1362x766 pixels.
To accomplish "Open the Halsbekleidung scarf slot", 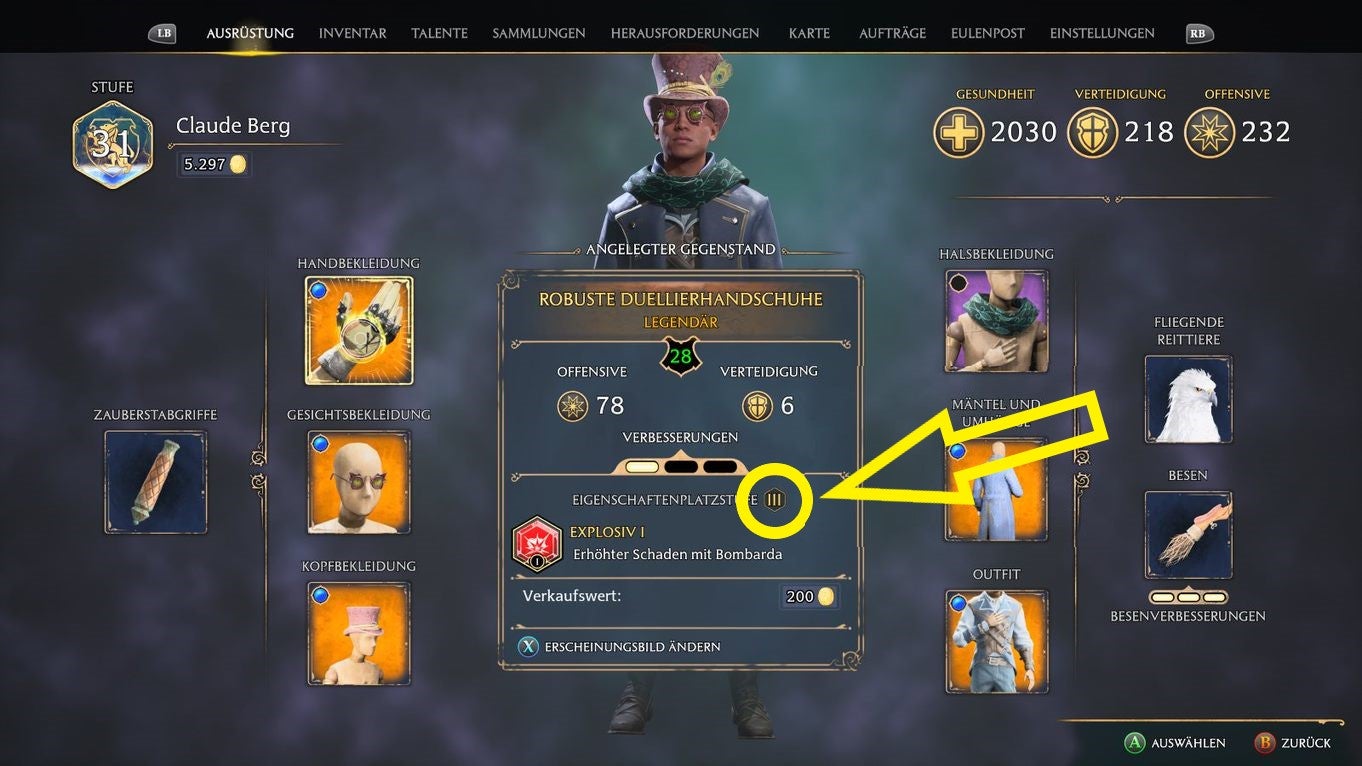I will pyautogui.click(x=995, y=321).
